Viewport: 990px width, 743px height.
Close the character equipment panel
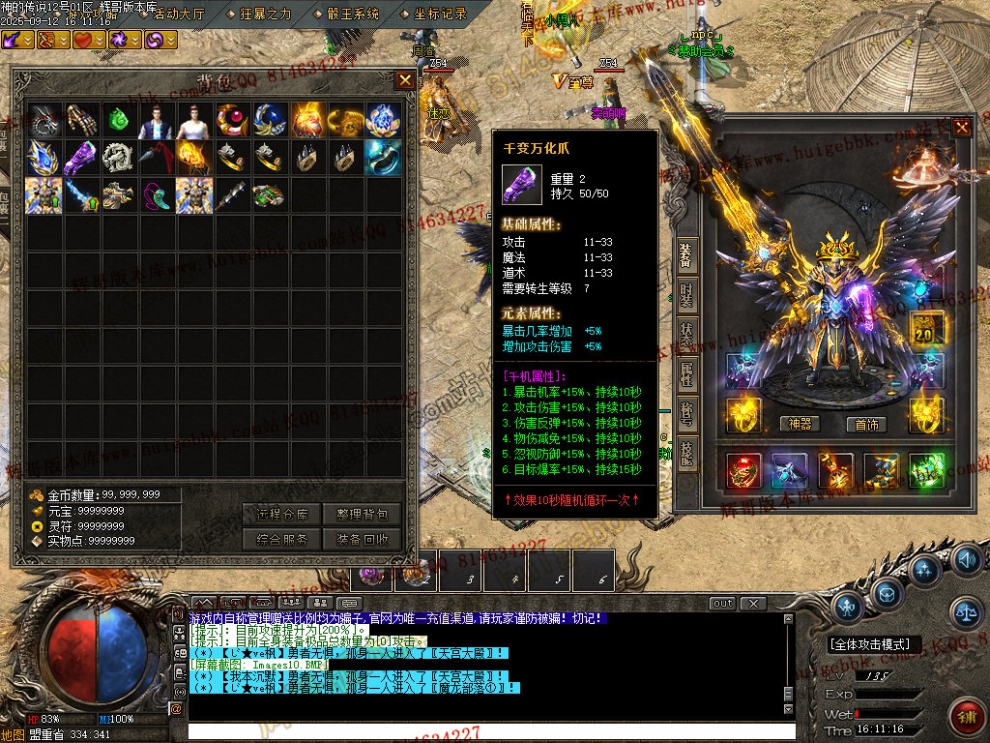coord(961,128)
